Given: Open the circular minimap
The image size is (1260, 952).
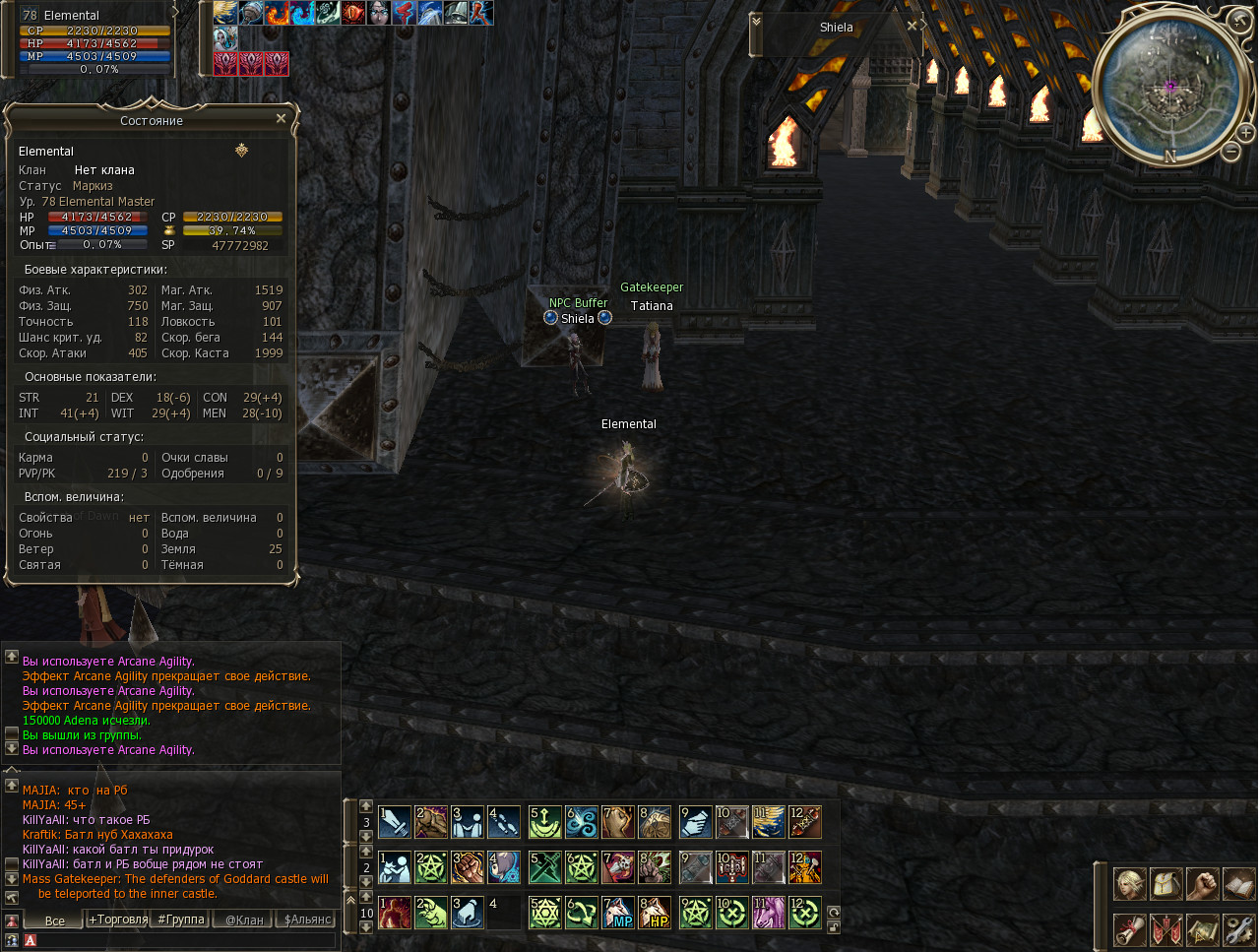Looking at the screenshot, I should 1170,88.
